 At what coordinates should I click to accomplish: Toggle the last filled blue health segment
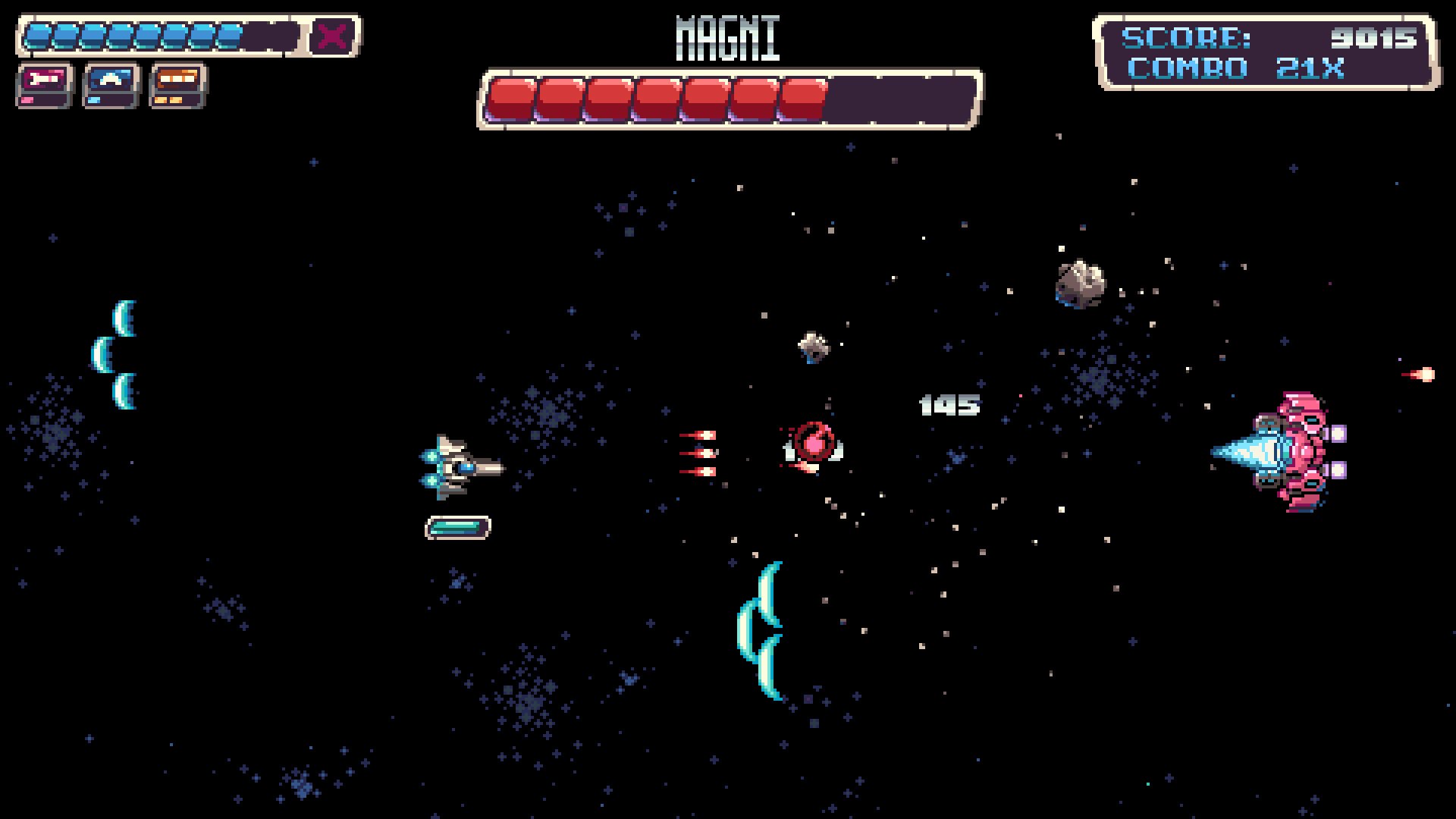(x=229, y=34)
